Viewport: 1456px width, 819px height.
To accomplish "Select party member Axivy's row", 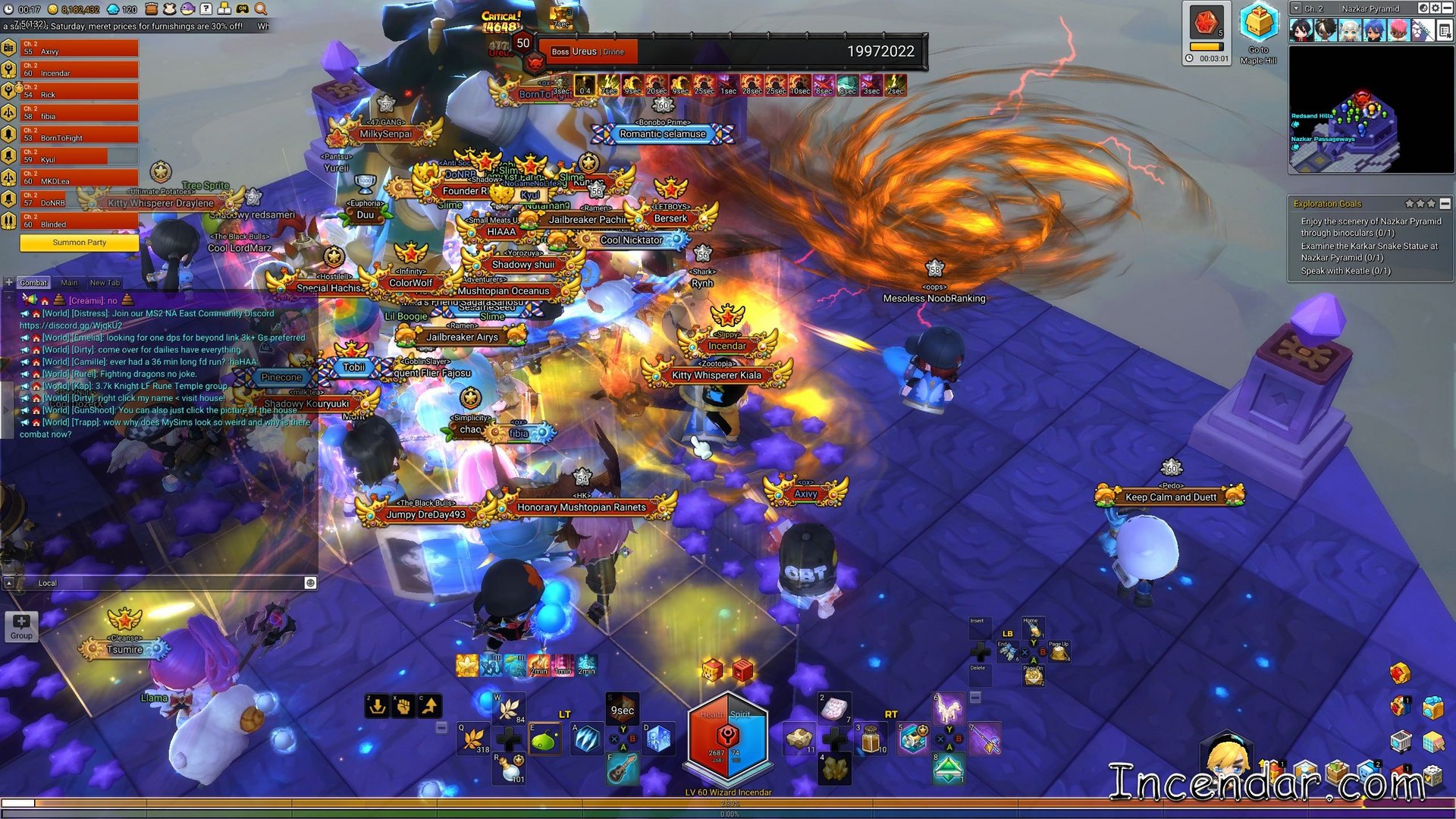I will [79, 48].
